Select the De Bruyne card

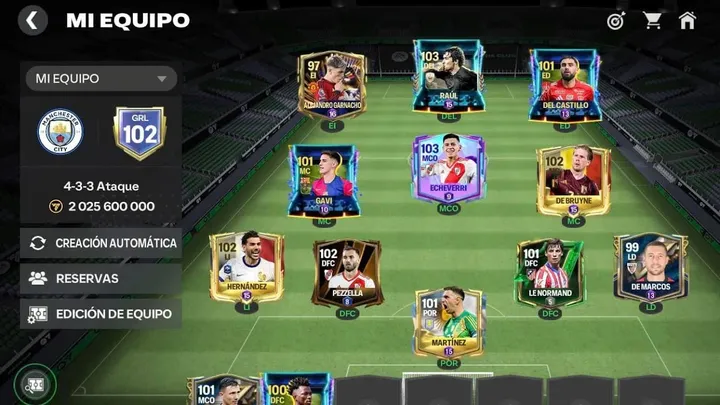573,180
